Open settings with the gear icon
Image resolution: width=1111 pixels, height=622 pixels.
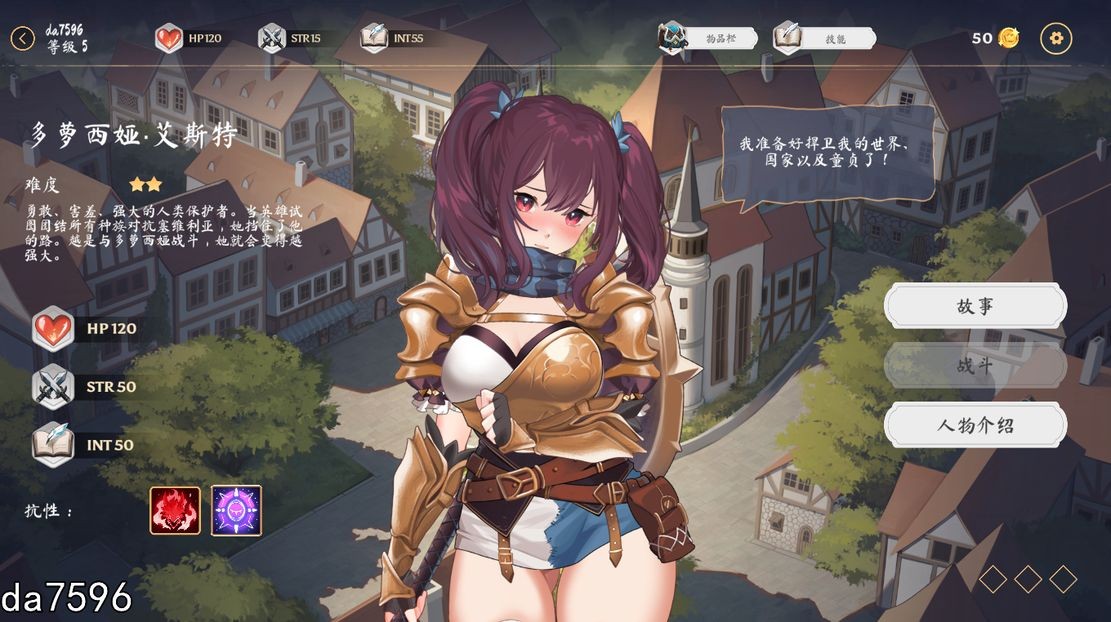click(x=1056, y=39)
